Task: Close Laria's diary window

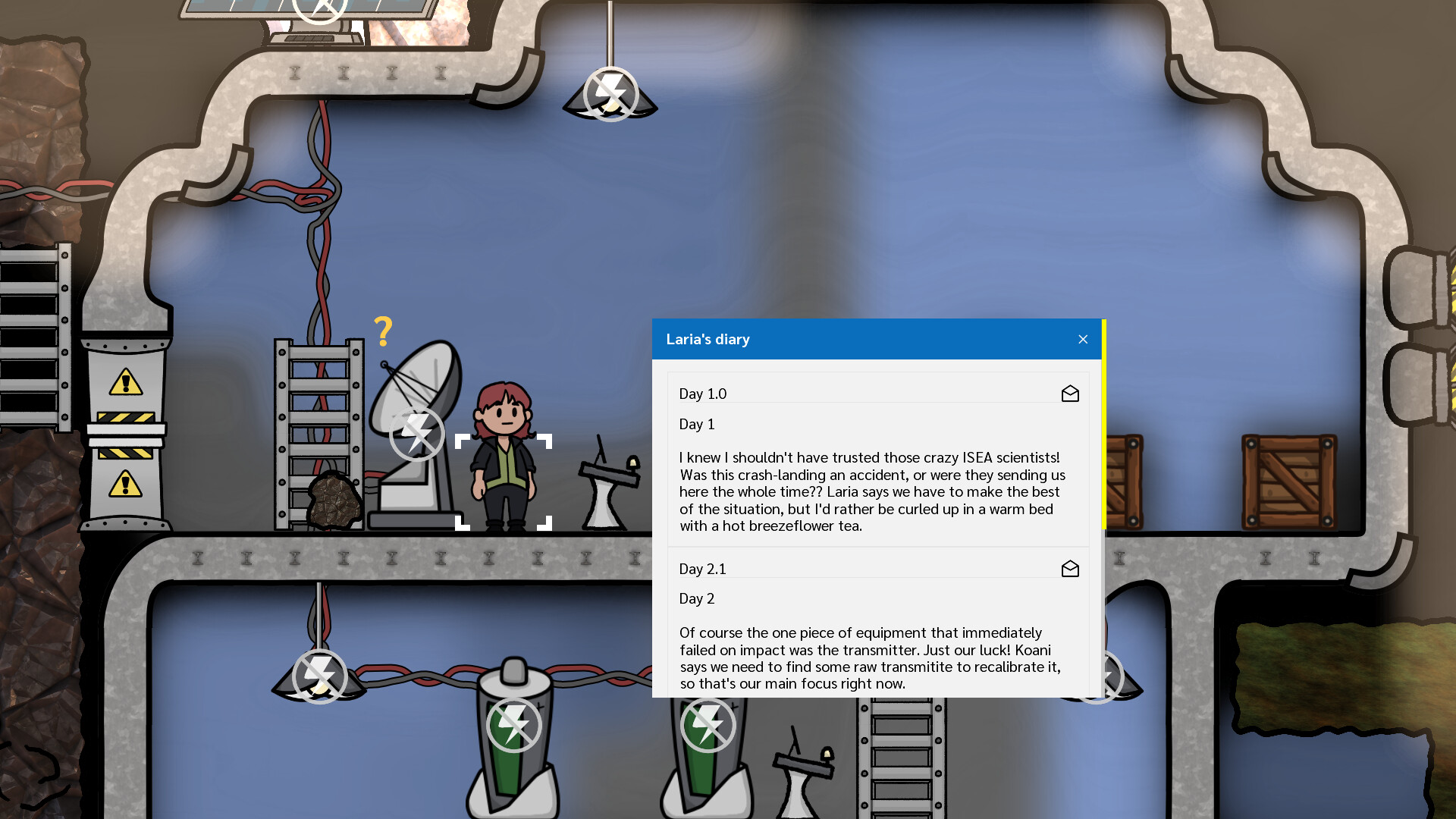Action: click(x=1083, y=339)
